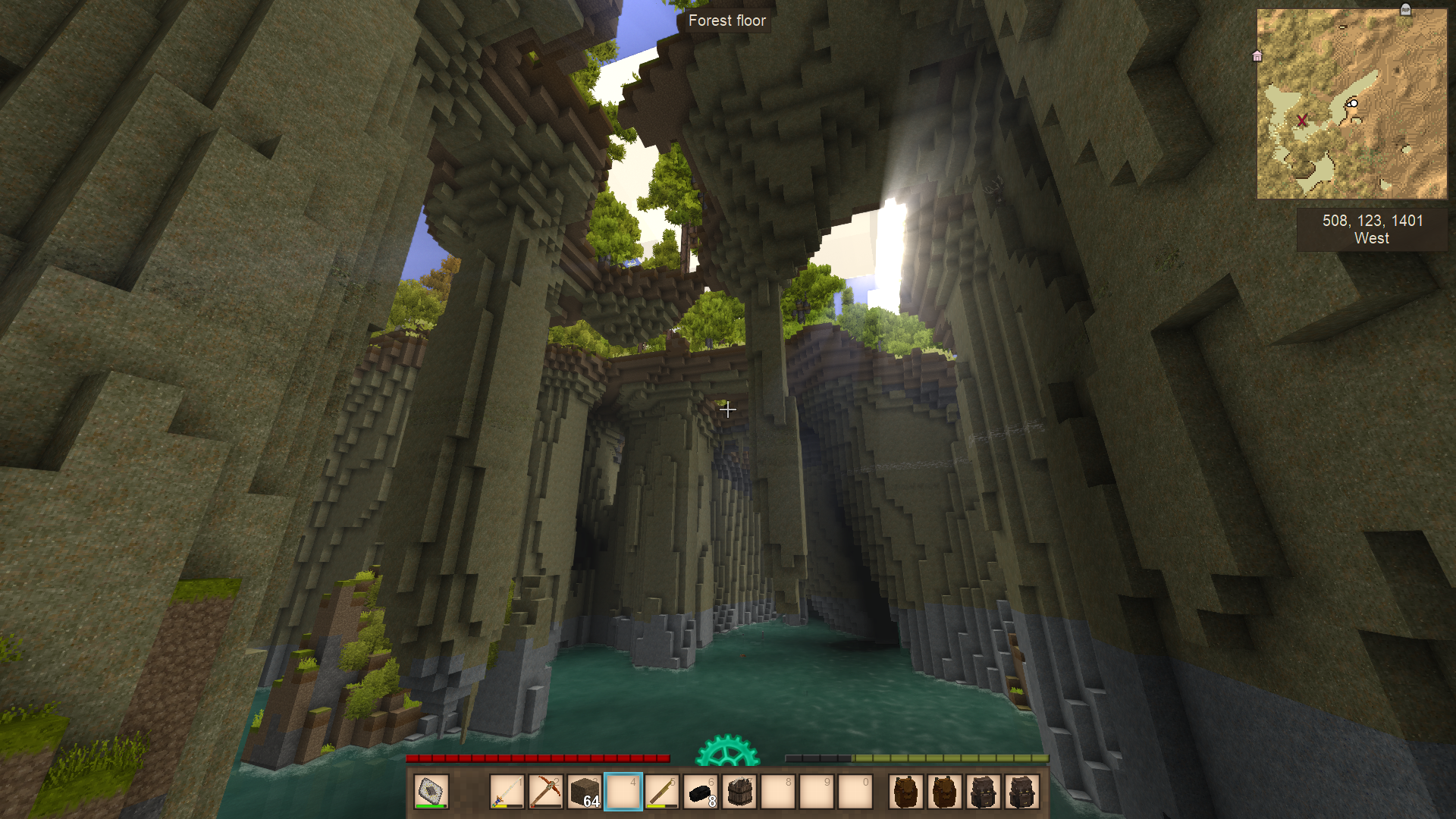Click the highlighted empty hotbar slot 4
Viewport: 1456px width, 819px height.
(623, 792)
